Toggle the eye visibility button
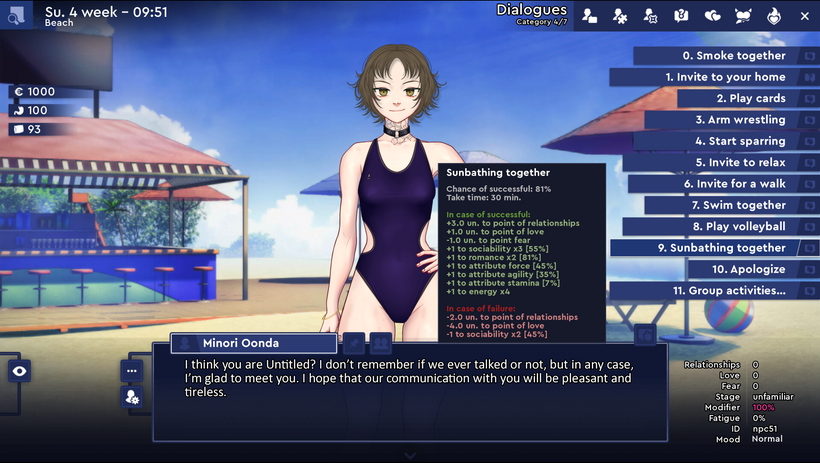The image size is (820, 463). click(x=20, y=371)
